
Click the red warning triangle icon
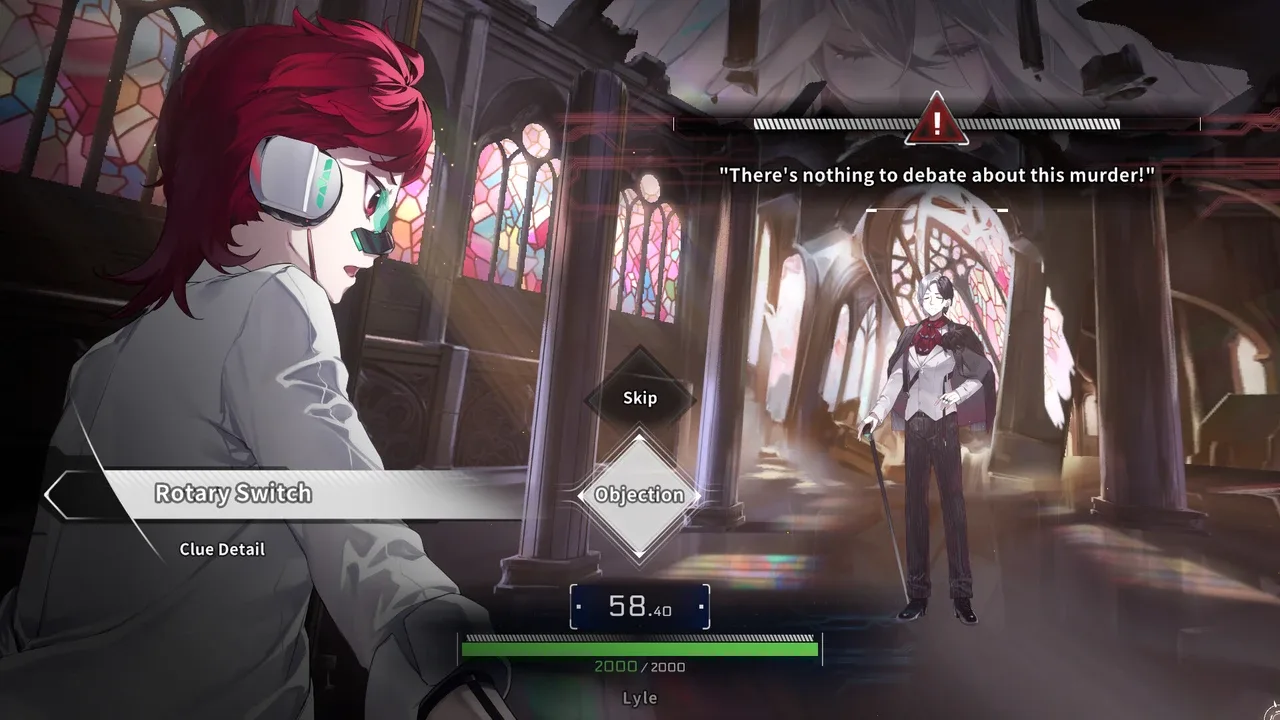(936, 121)
